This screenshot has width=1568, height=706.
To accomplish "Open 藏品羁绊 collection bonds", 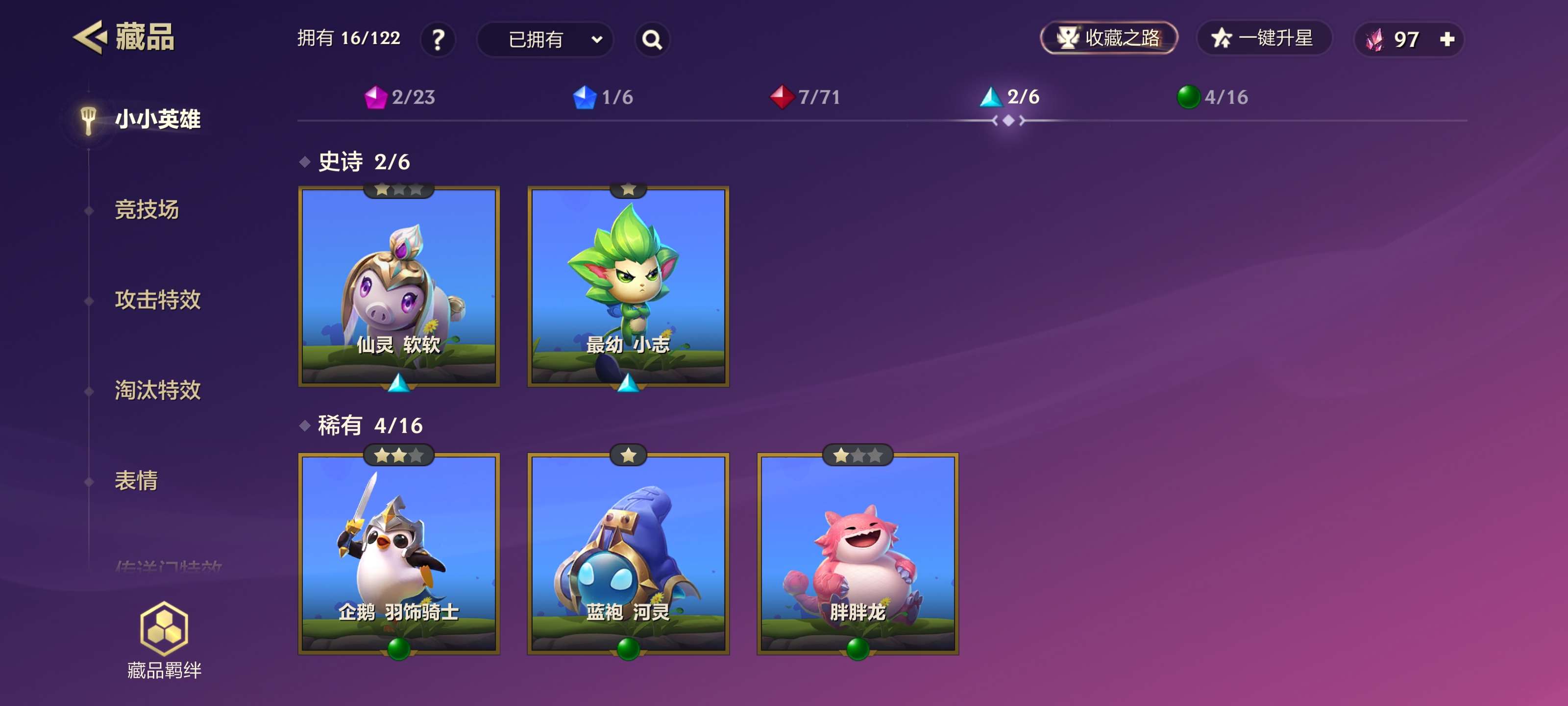I will click(x=164, y=640).
